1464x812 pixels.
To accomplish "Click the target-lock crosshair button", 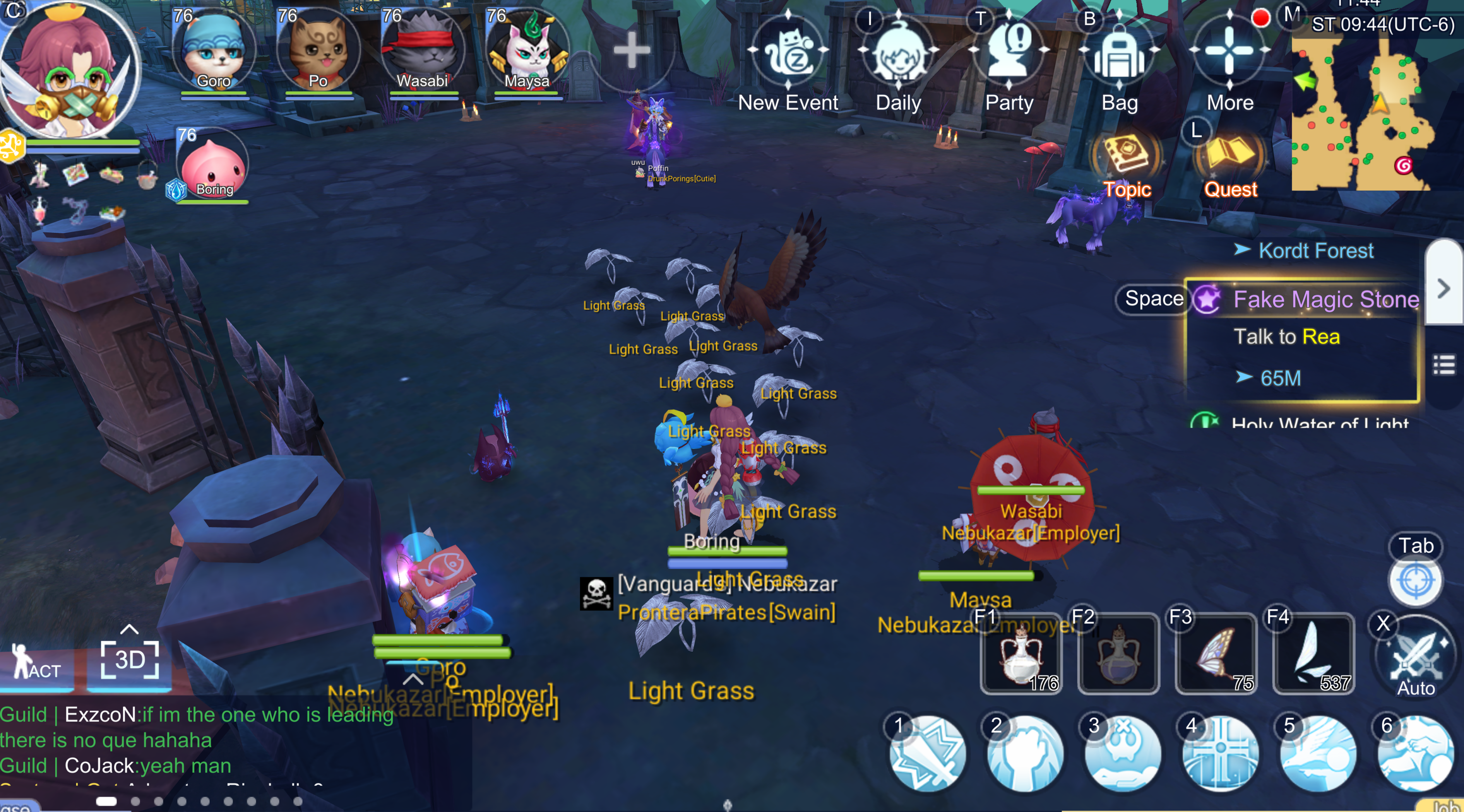I will (x=1415, y=581).
